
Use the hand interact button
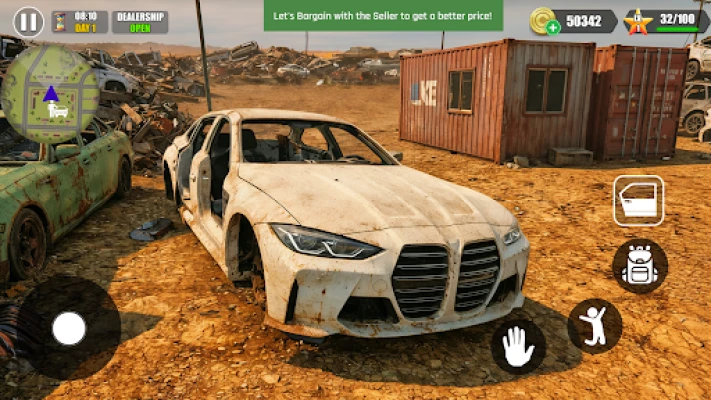(518, 346)
